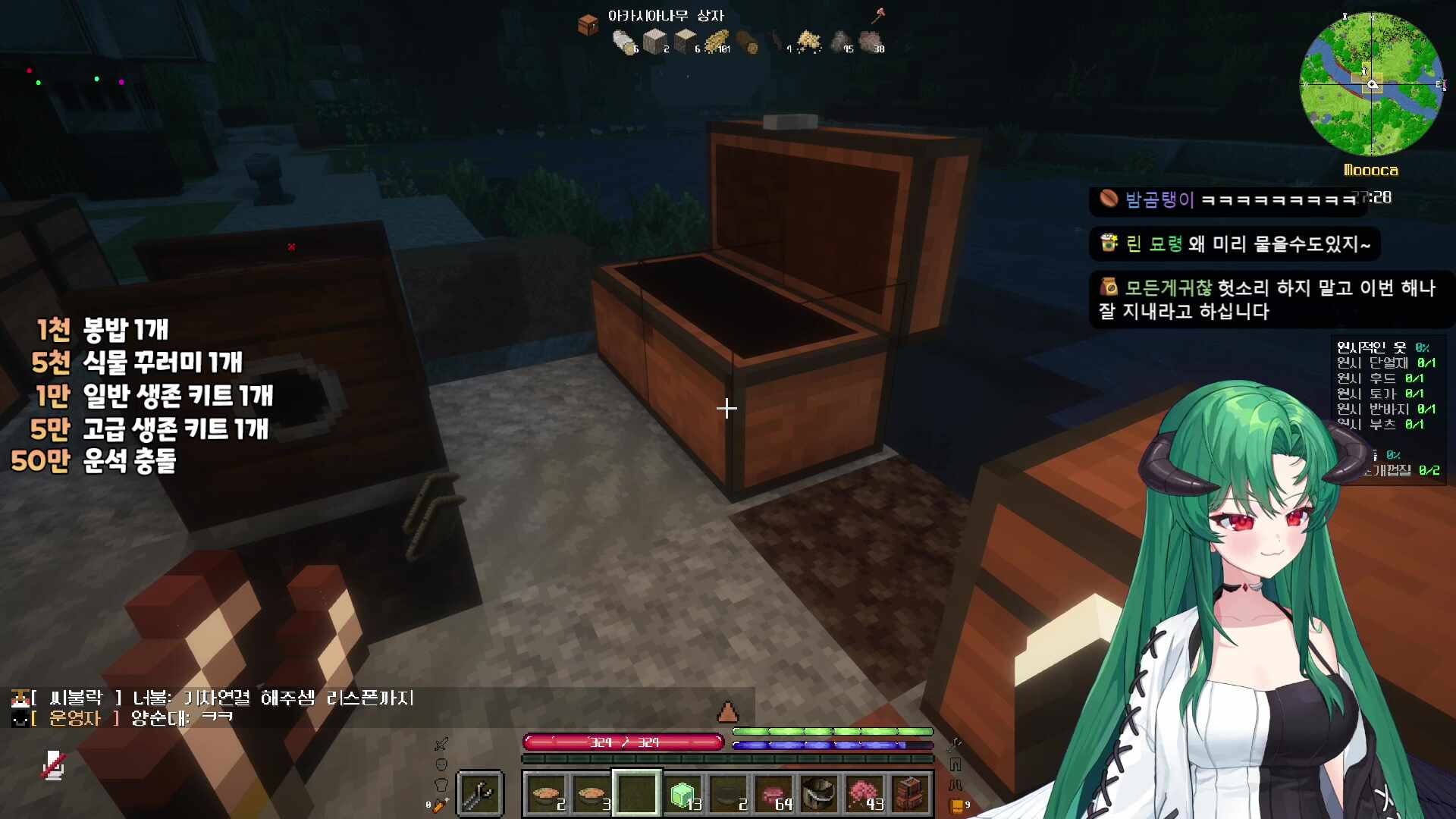The width and height of the screenshot is (1456, 819).
Task: Select the pink item stack of 64
Action: 773,794
